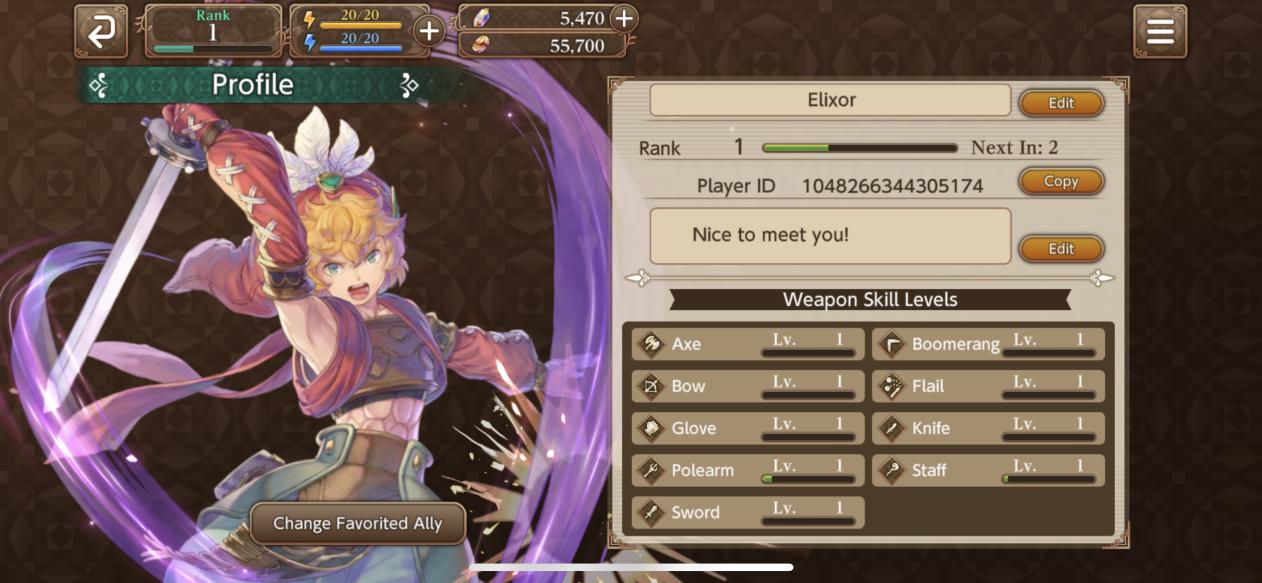Go back with the return arrow button
Screen dimensions: 1262x583
click(101, 32)
